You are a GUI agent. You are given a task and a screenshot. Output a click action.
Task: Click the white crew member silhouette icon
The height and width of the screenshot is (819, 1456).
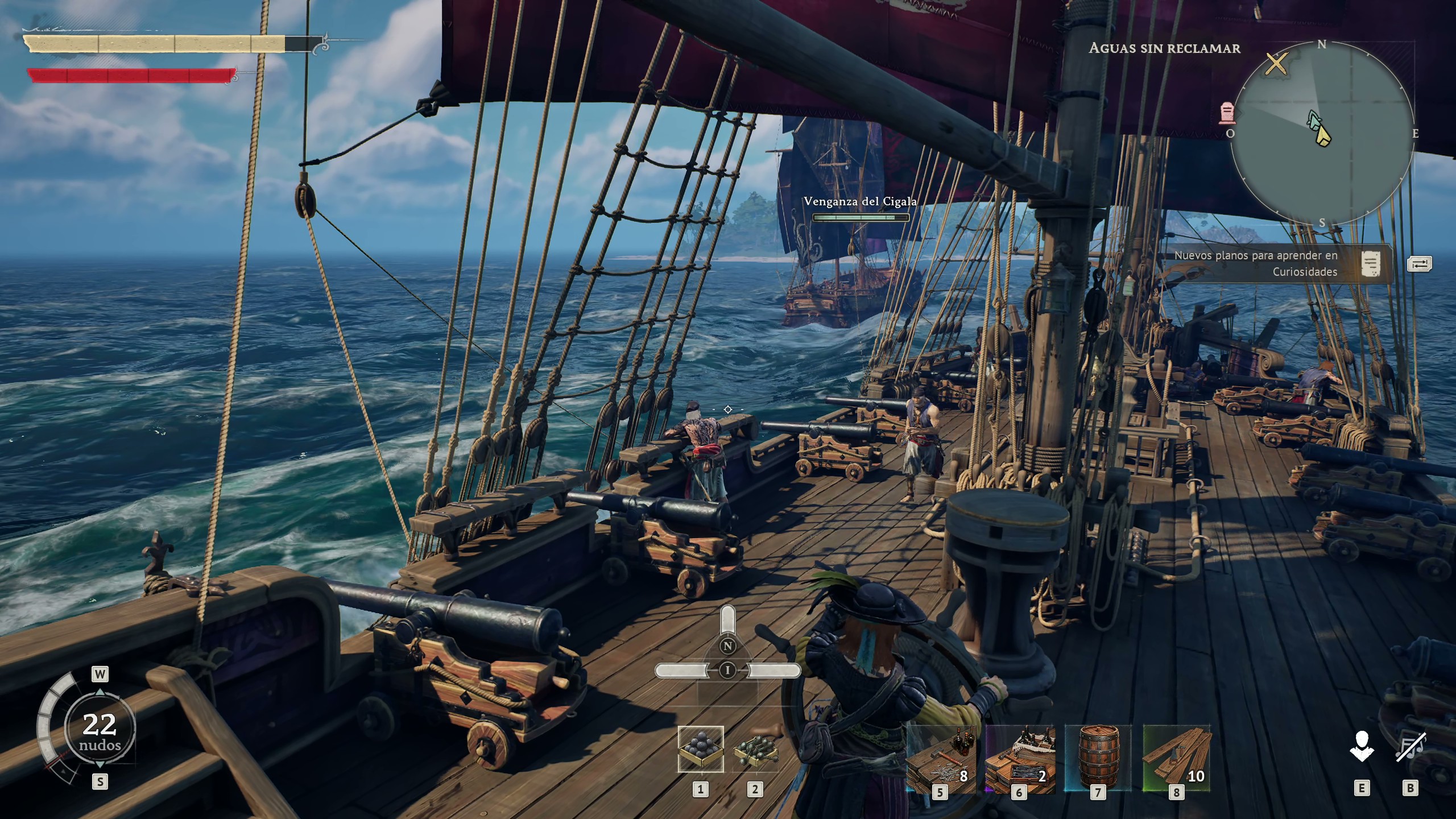pos(1362,747)
